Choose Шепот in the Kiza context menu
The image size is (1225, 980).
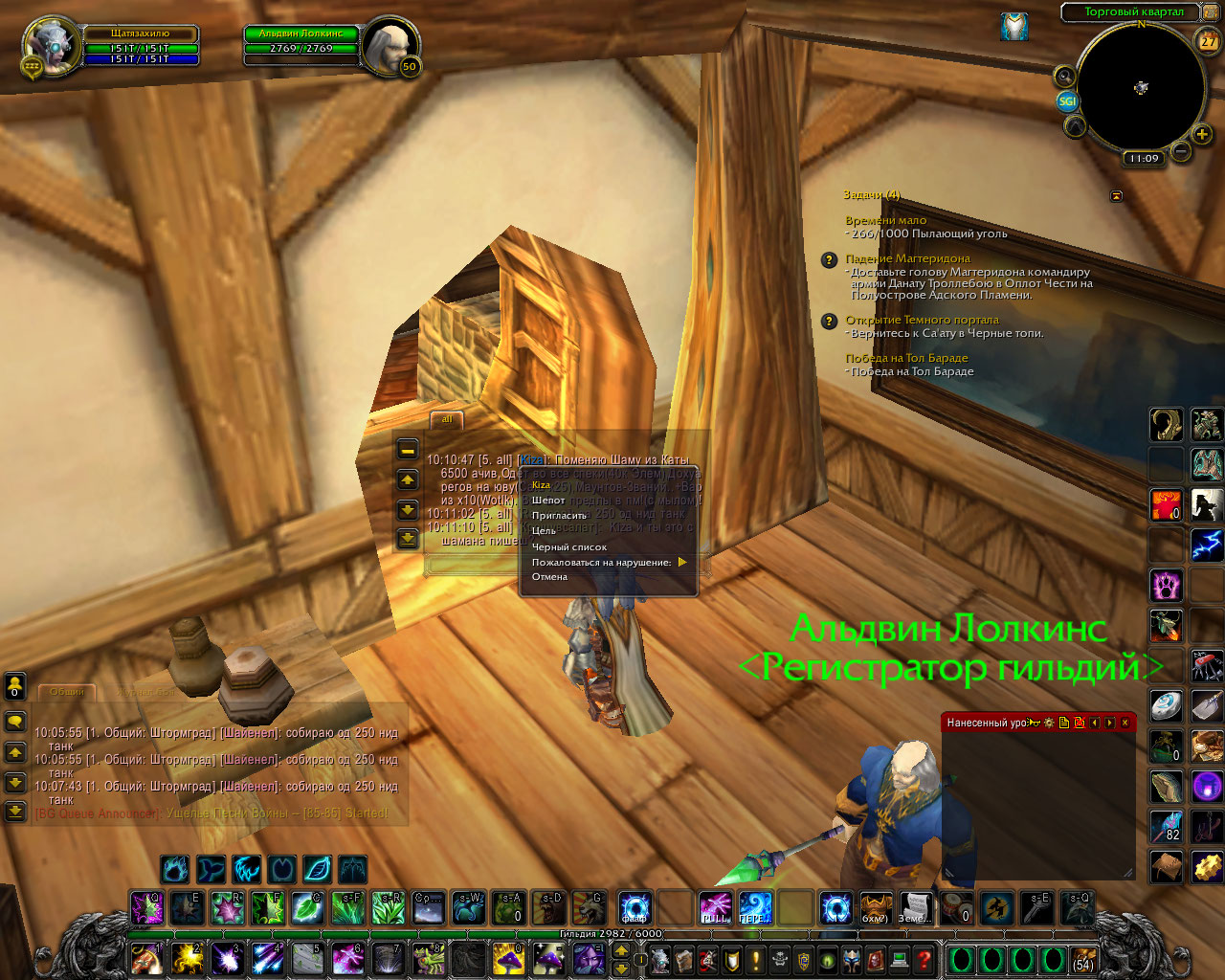(x=549, y=501)
